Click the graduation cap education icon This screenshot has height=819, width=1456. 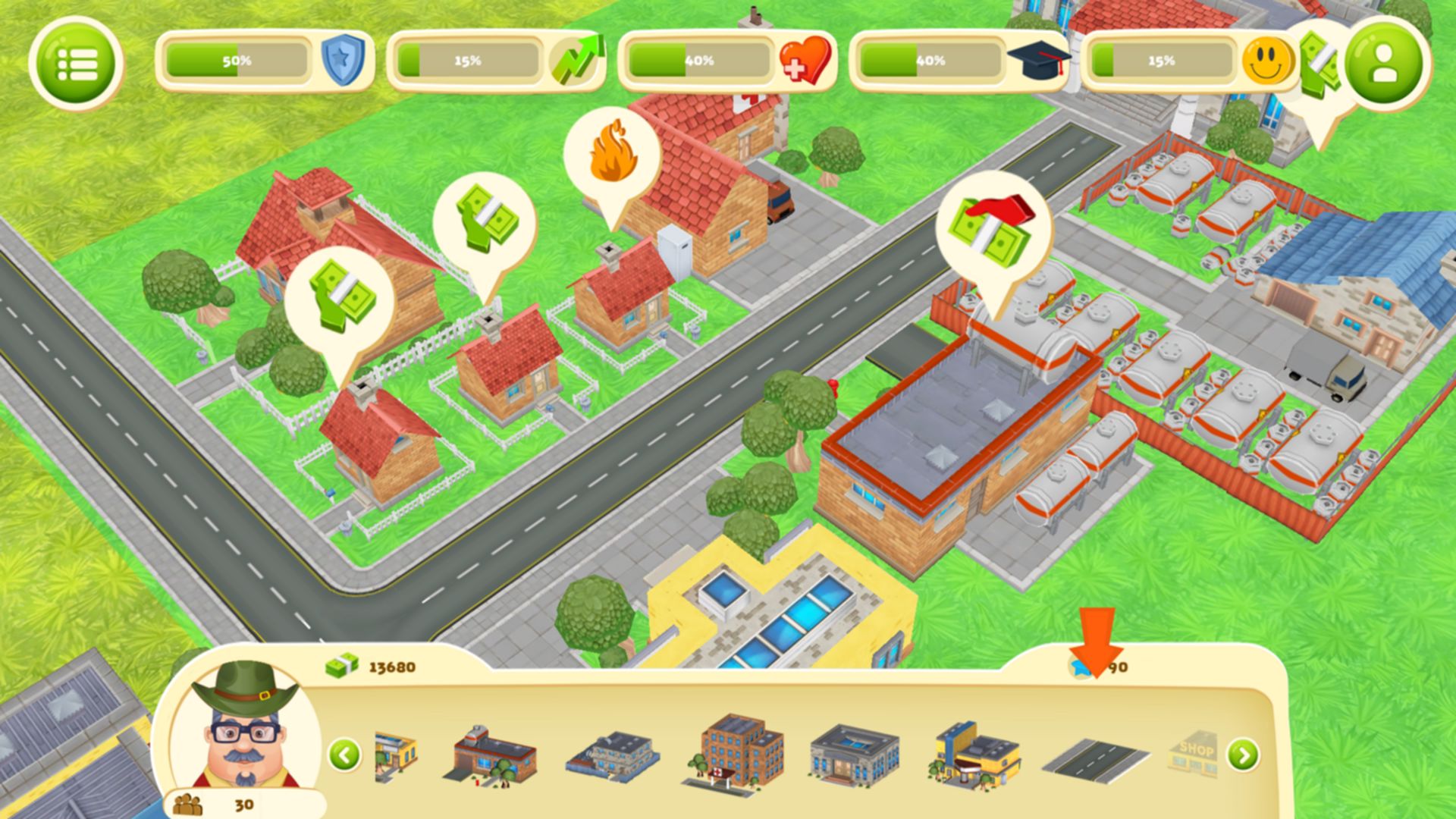[x=1037, y=59]
